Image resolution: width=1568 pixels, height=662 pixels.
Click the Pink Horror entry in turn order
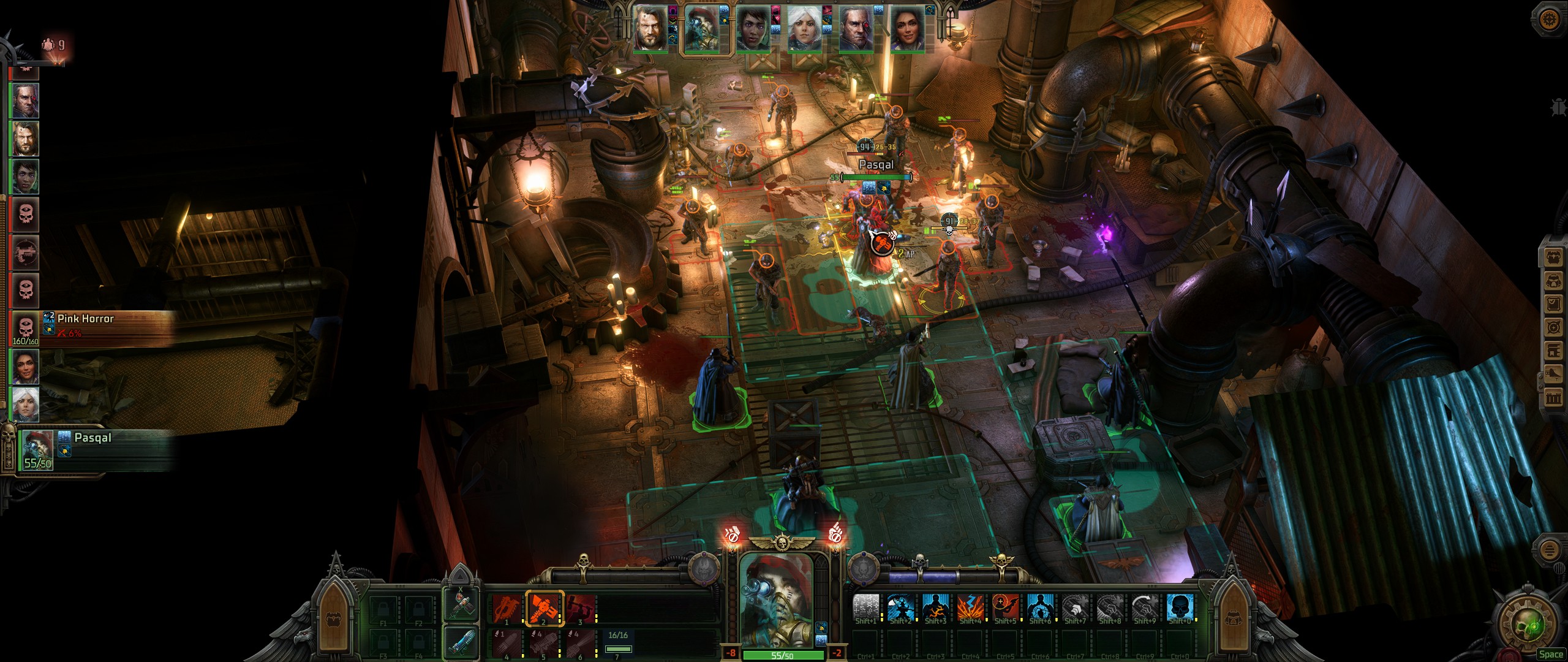[x=26, y=327]
